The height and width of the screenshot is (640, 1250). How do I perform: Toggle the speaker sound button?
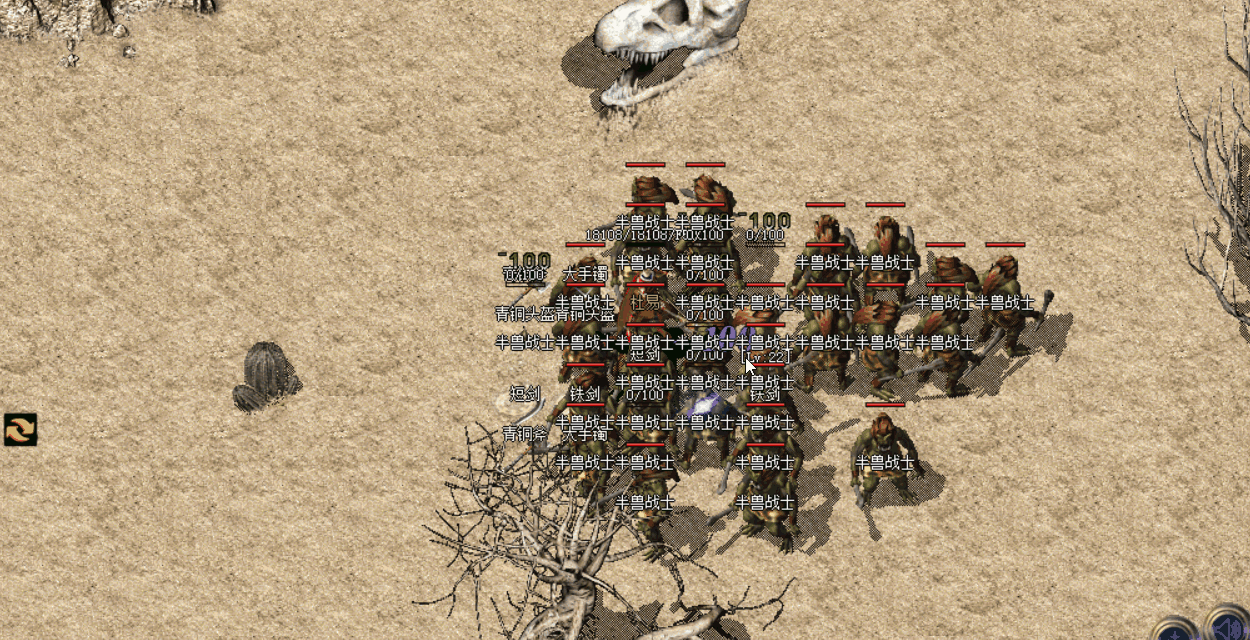pyautogui.click(x=1229, y=628)
